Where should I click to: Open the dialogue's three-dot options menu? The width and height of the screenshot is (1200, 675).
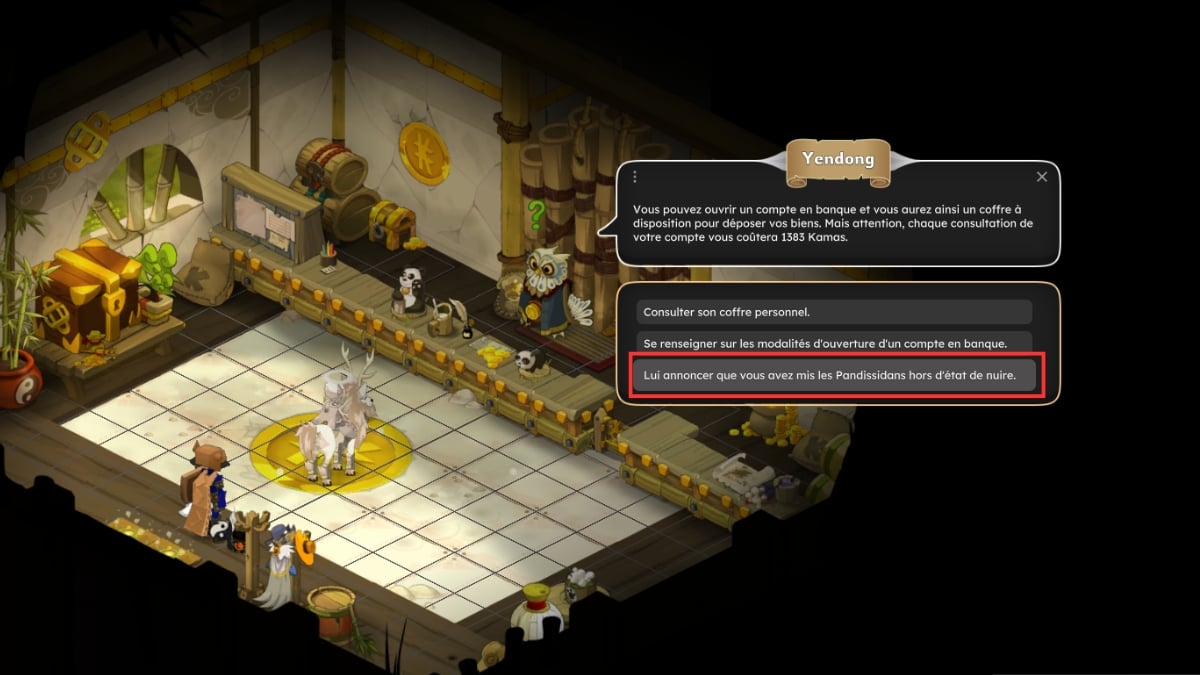(635, 177)
